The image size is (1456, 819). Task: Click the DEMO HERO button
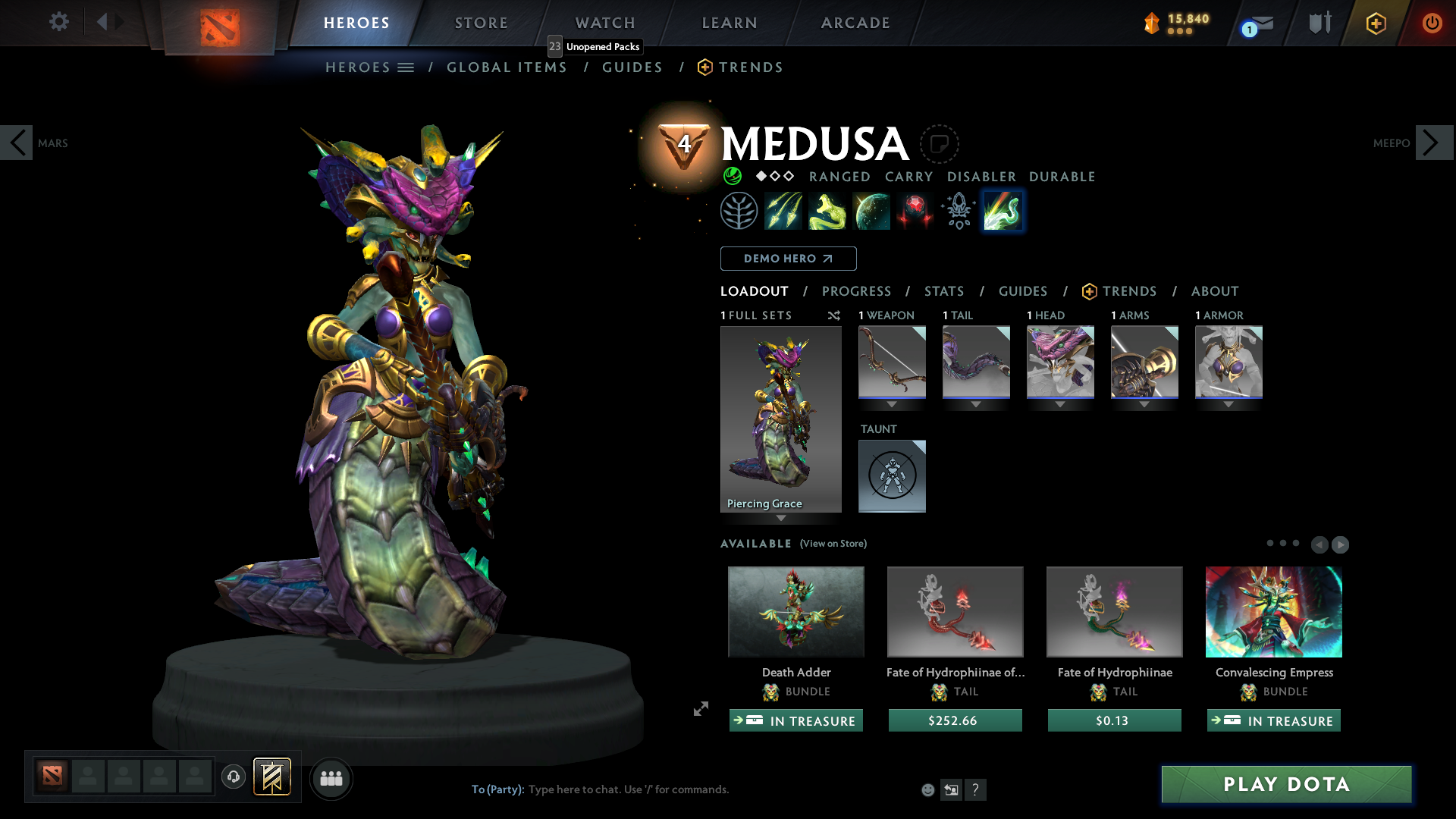[x=788, y=259]
